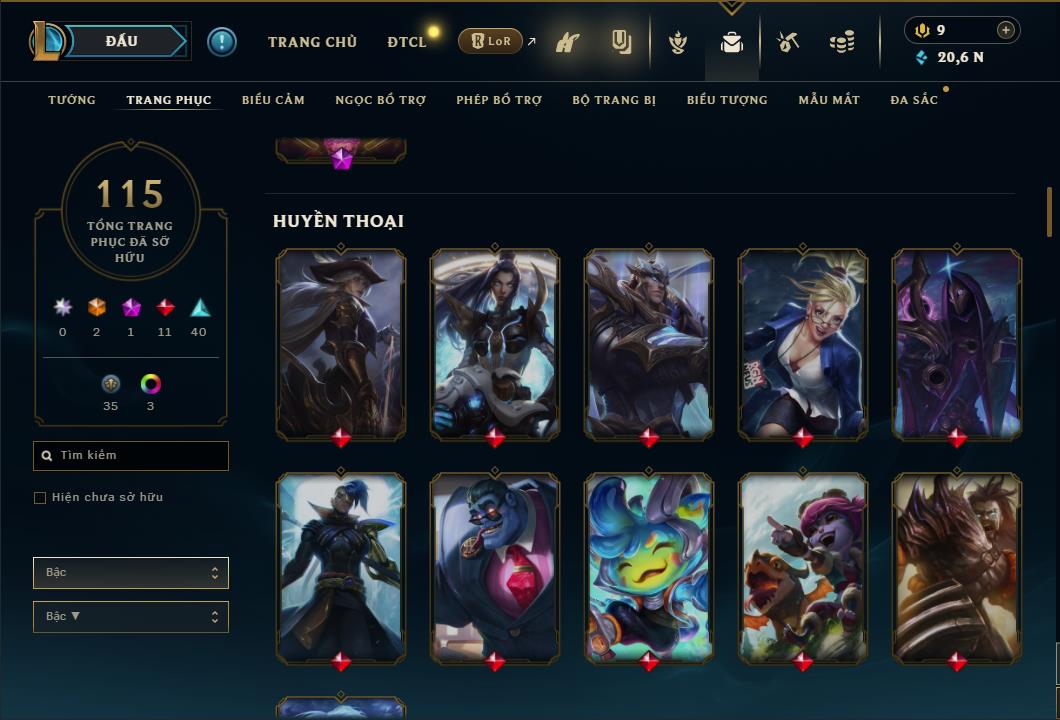Select the PHÉP BỔ TRỢ tab

499,100
